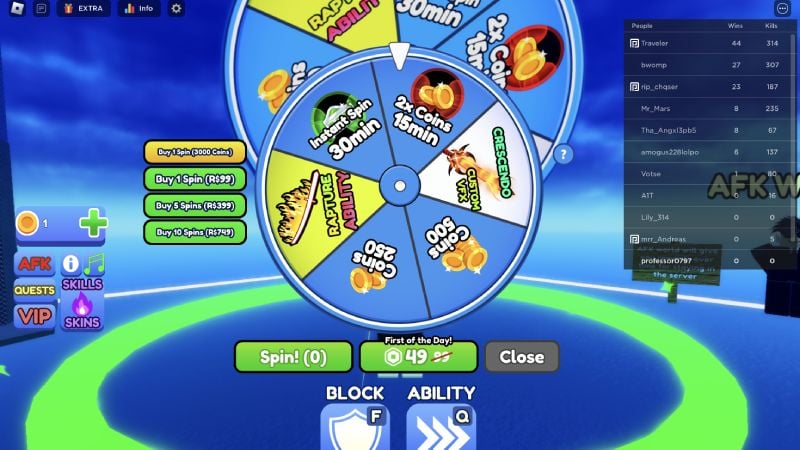The width and height of the screenshot is (800, 450).
Task: Open the blue question mark help by the wheel
Action: click(564, 154)
